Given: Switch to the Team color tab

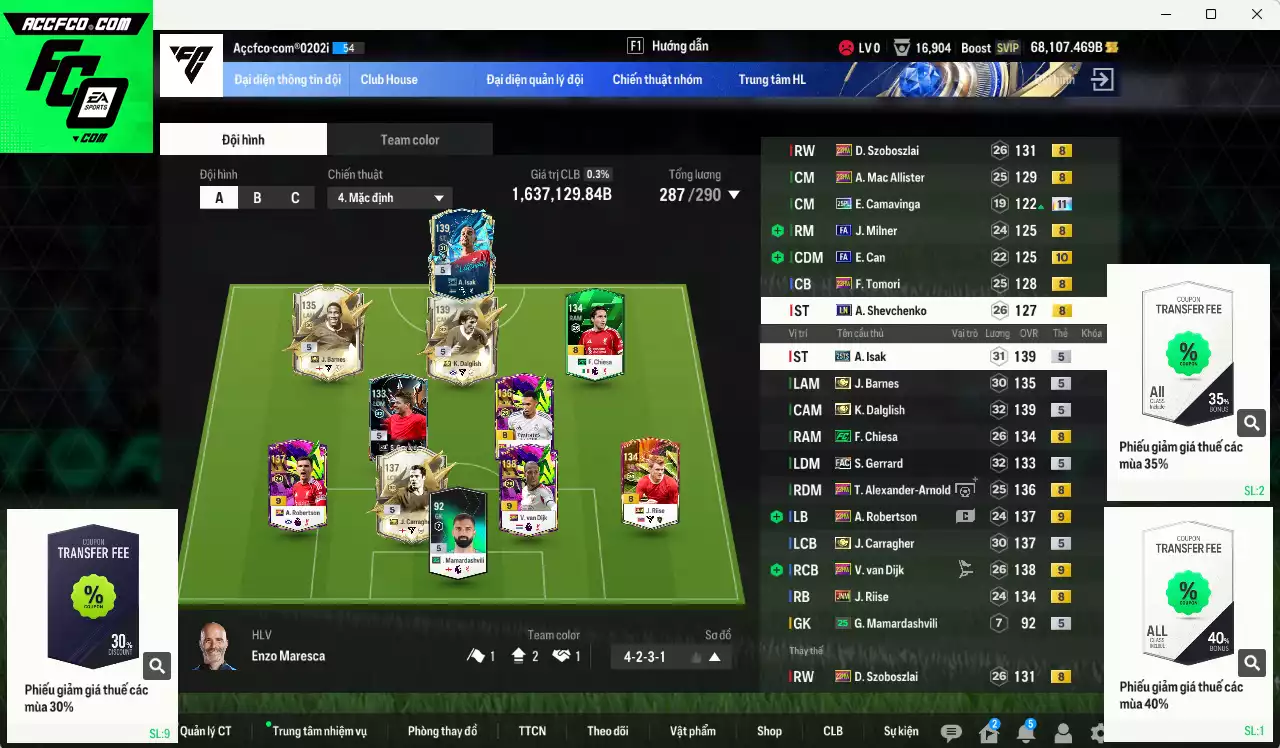Looking at the screenshot, I should coord(409,139).
